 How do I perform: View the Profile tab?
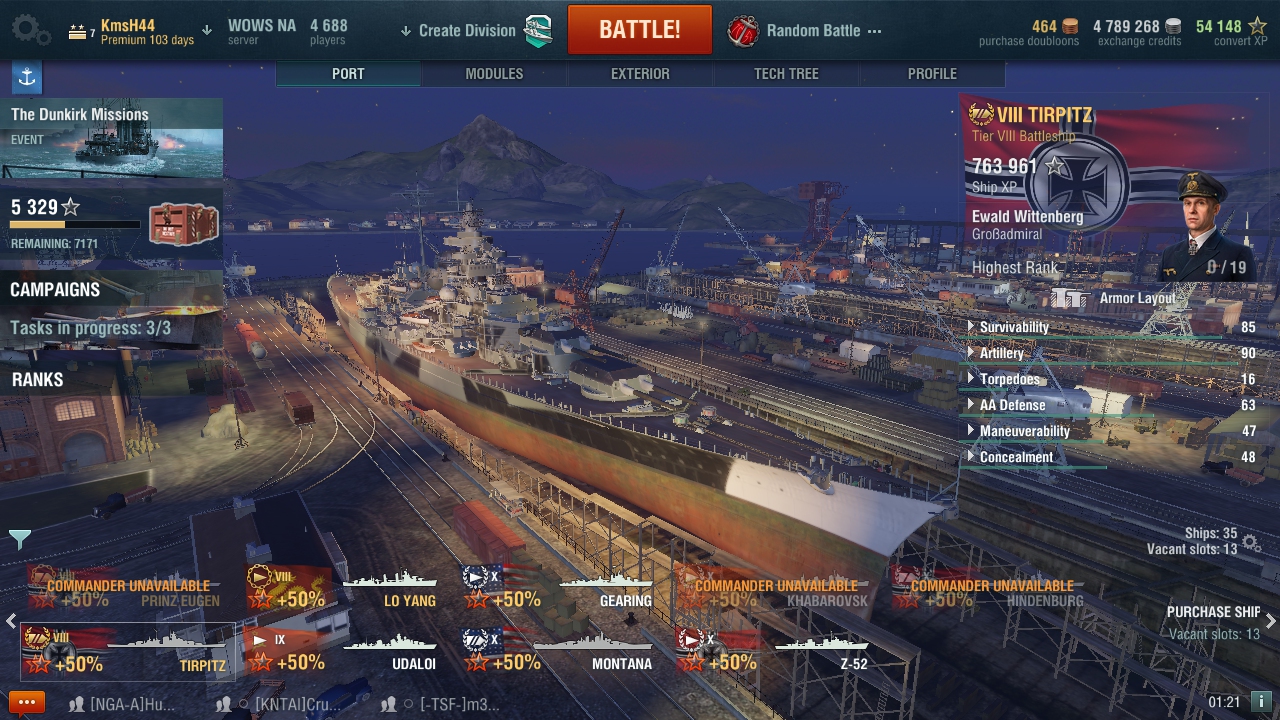[932, 74]
